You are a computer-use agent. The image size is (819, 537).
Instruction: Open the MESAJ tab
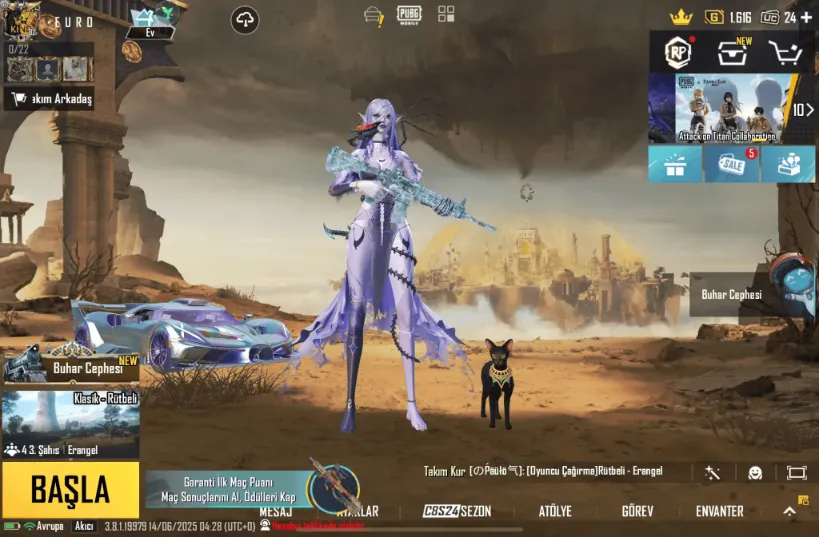[x=276, y=511]
